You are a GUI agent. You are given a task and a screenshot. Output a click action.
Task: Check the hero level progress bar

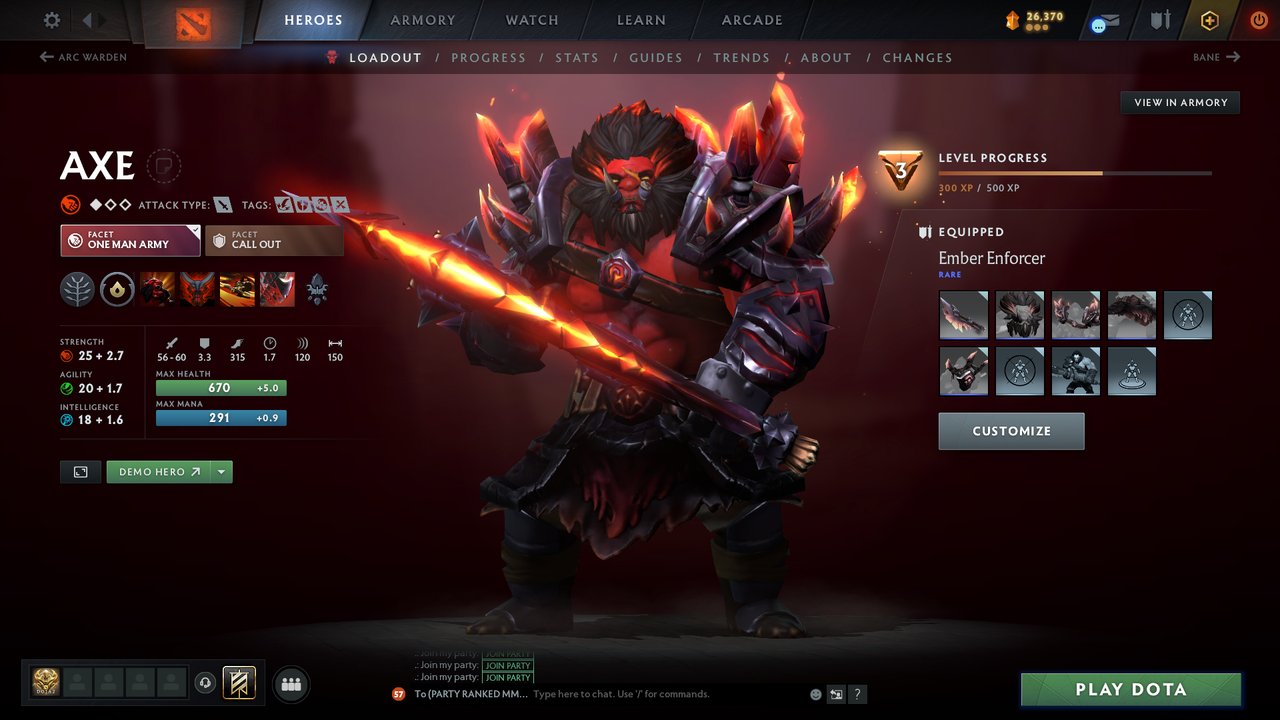1075,172
